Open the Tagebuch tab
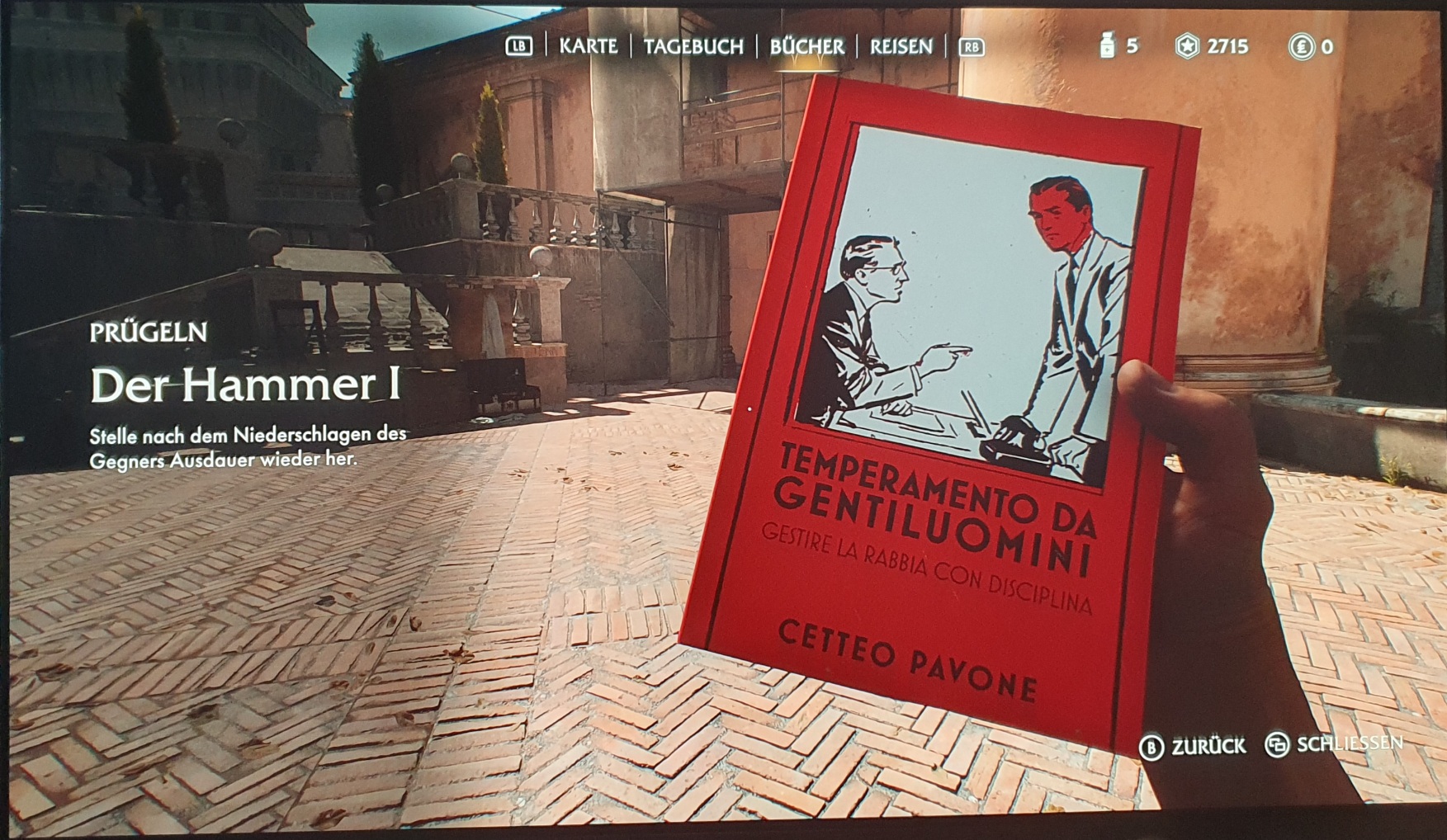 [x=693, y=47]
